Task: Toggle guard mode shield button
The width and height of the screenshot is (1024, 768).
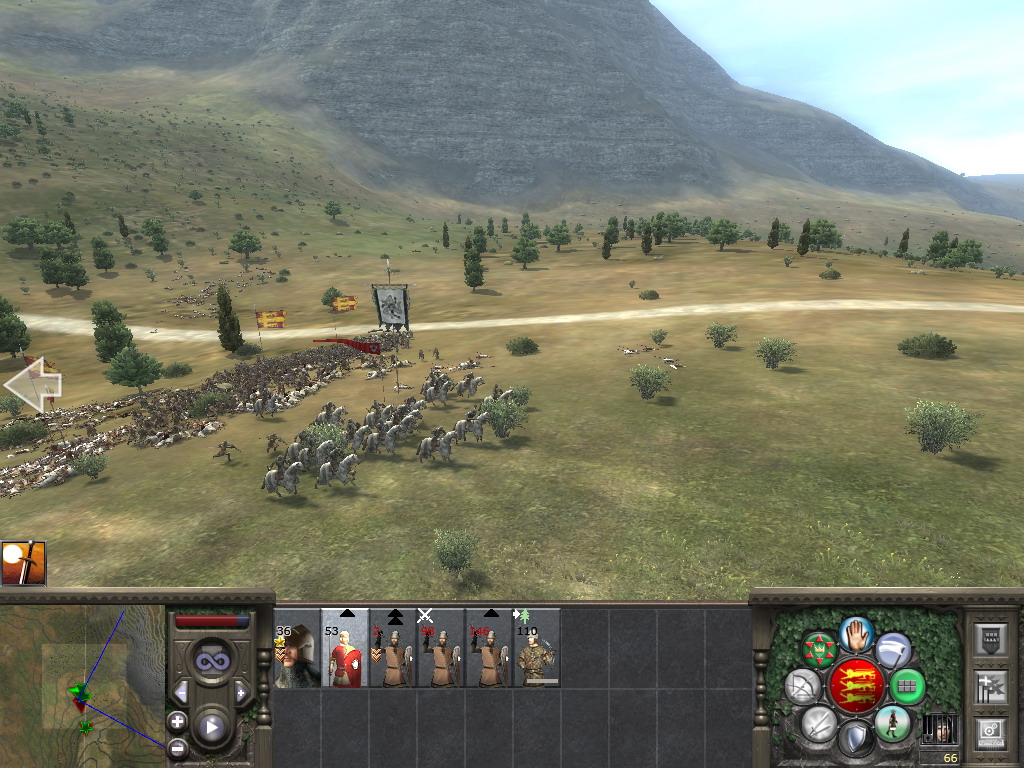Action: point(856,739)
